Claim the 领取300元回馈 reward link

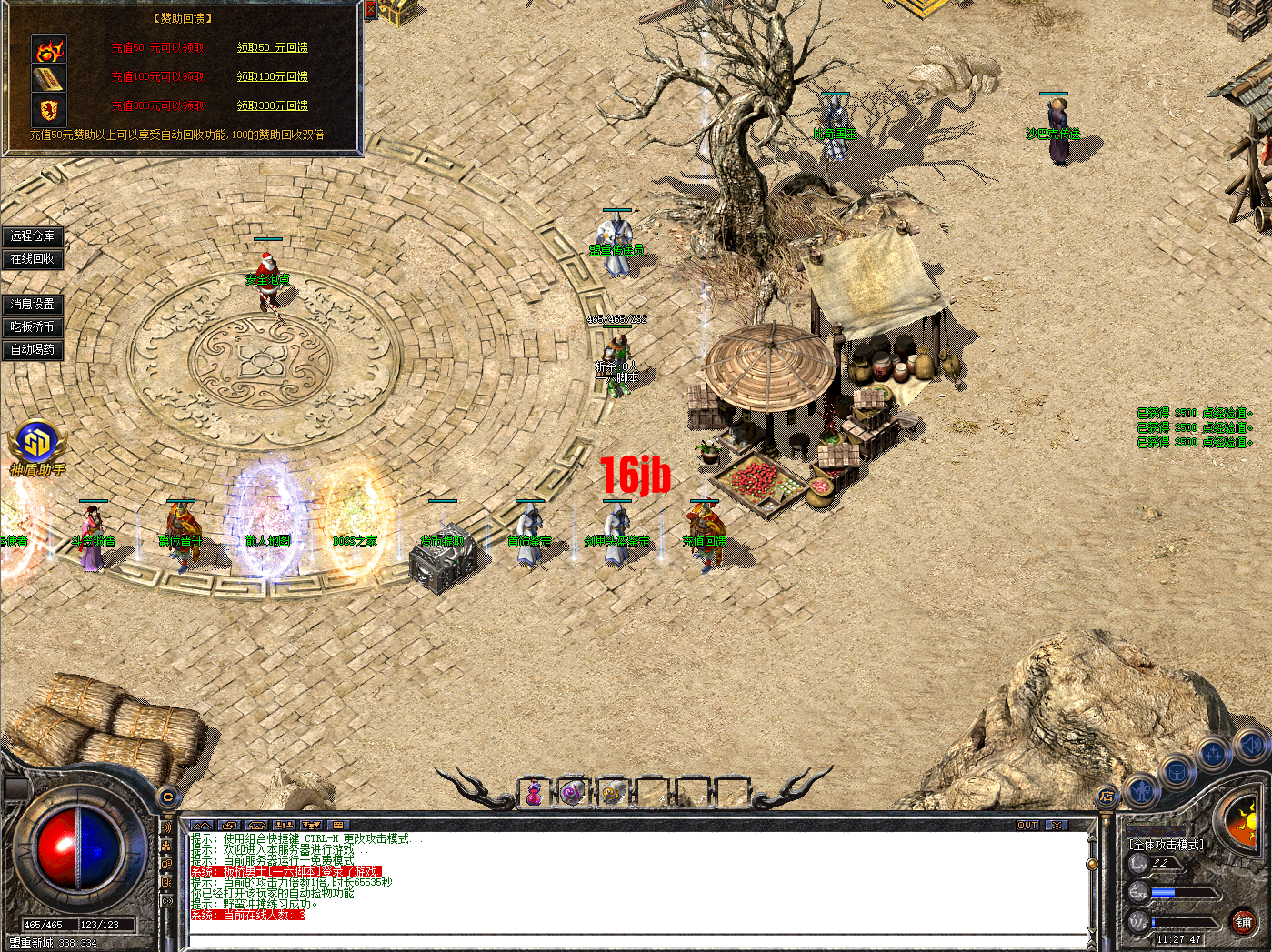pos(272,105)
